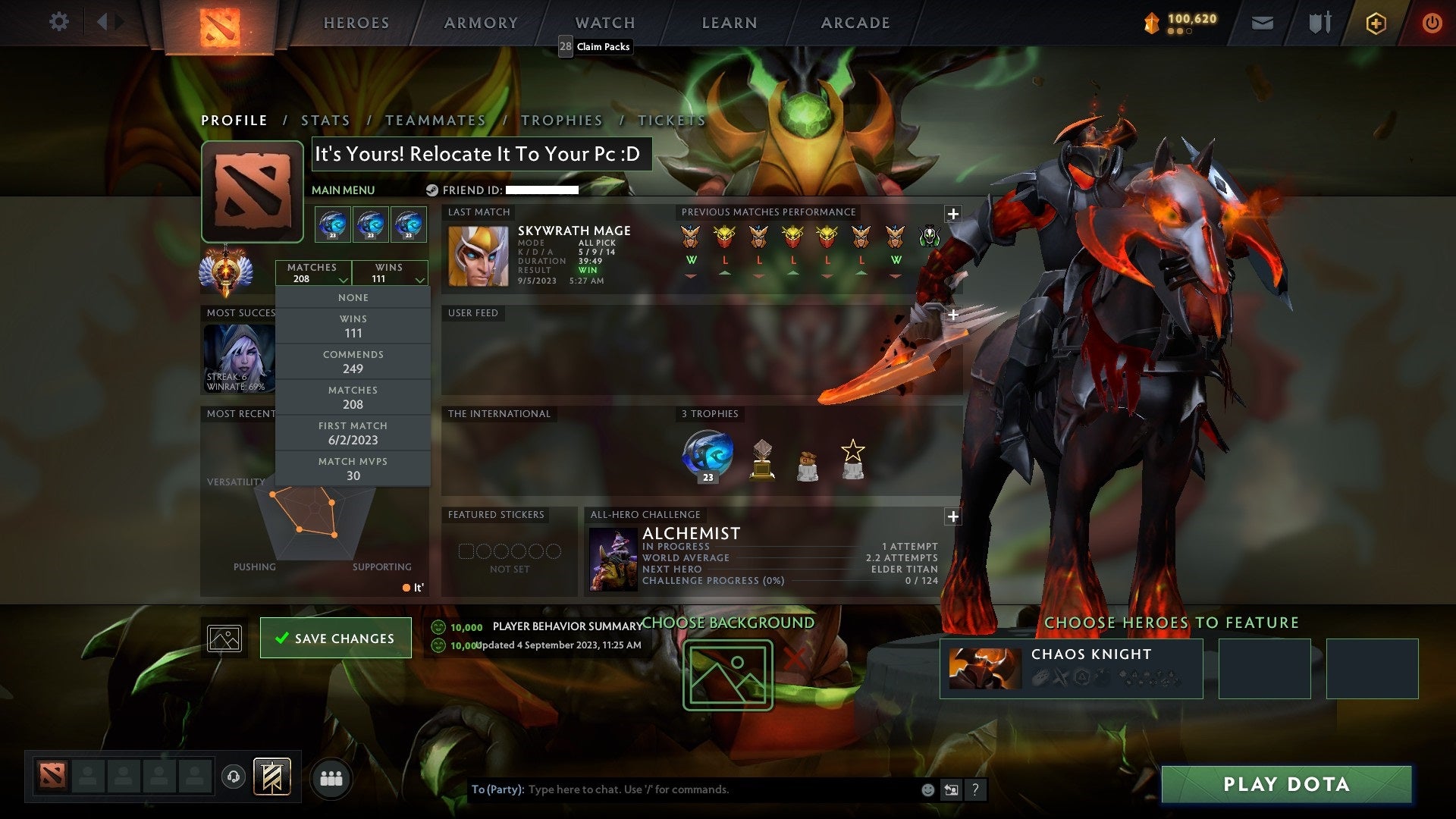The image size is (1456, 819).
Task: Open the friends list people icon
Action: (331, 777)
